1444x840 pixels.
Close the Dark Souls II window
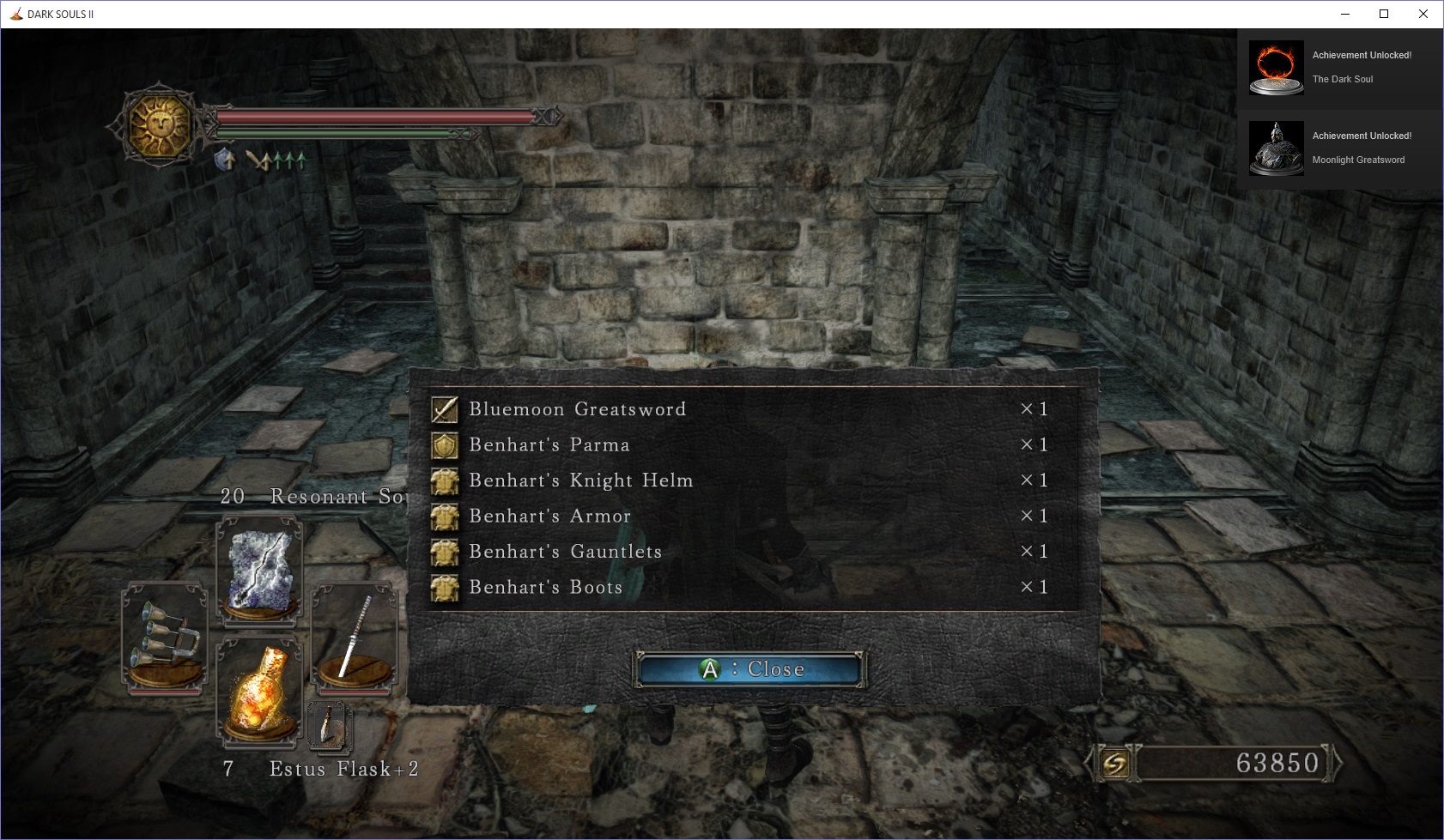click(x=1423, y=14)
